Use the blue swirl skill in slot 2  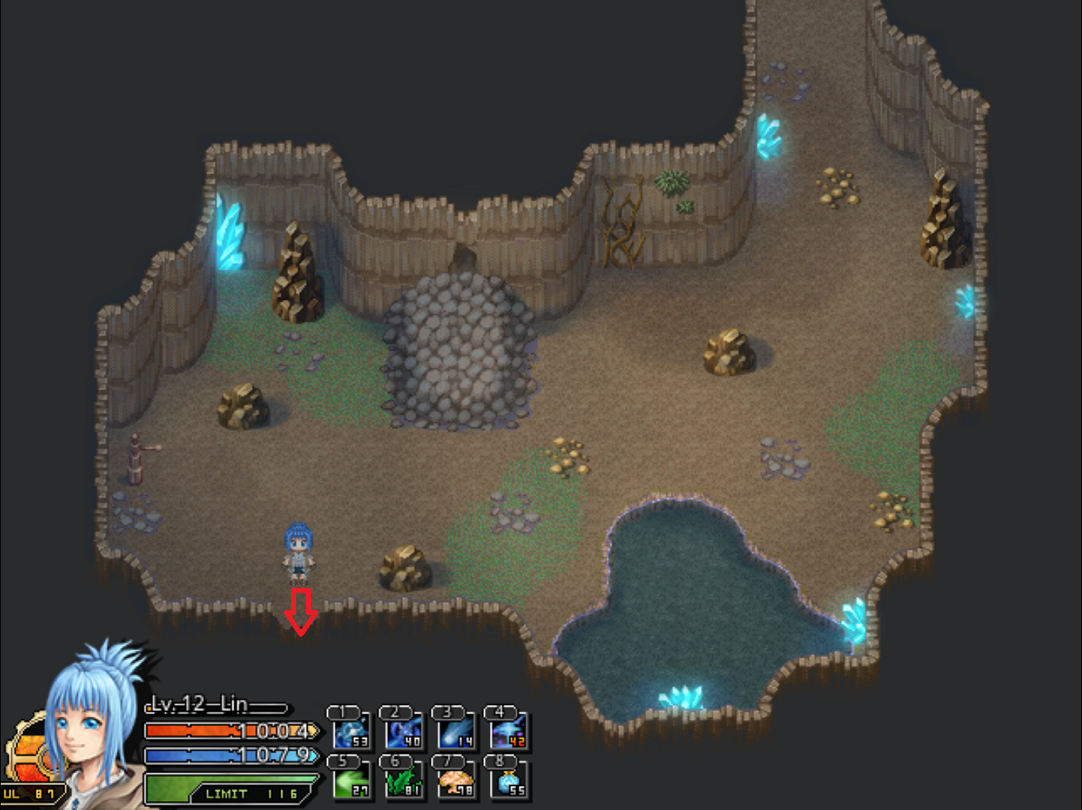(404, 732)
